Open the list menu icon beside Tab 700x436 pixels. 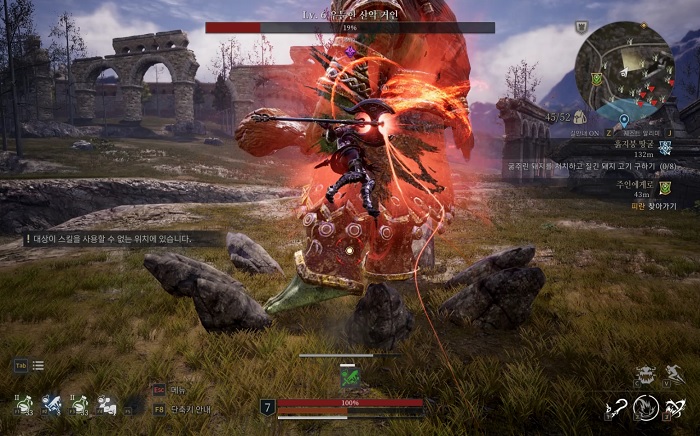pos(38,366)
